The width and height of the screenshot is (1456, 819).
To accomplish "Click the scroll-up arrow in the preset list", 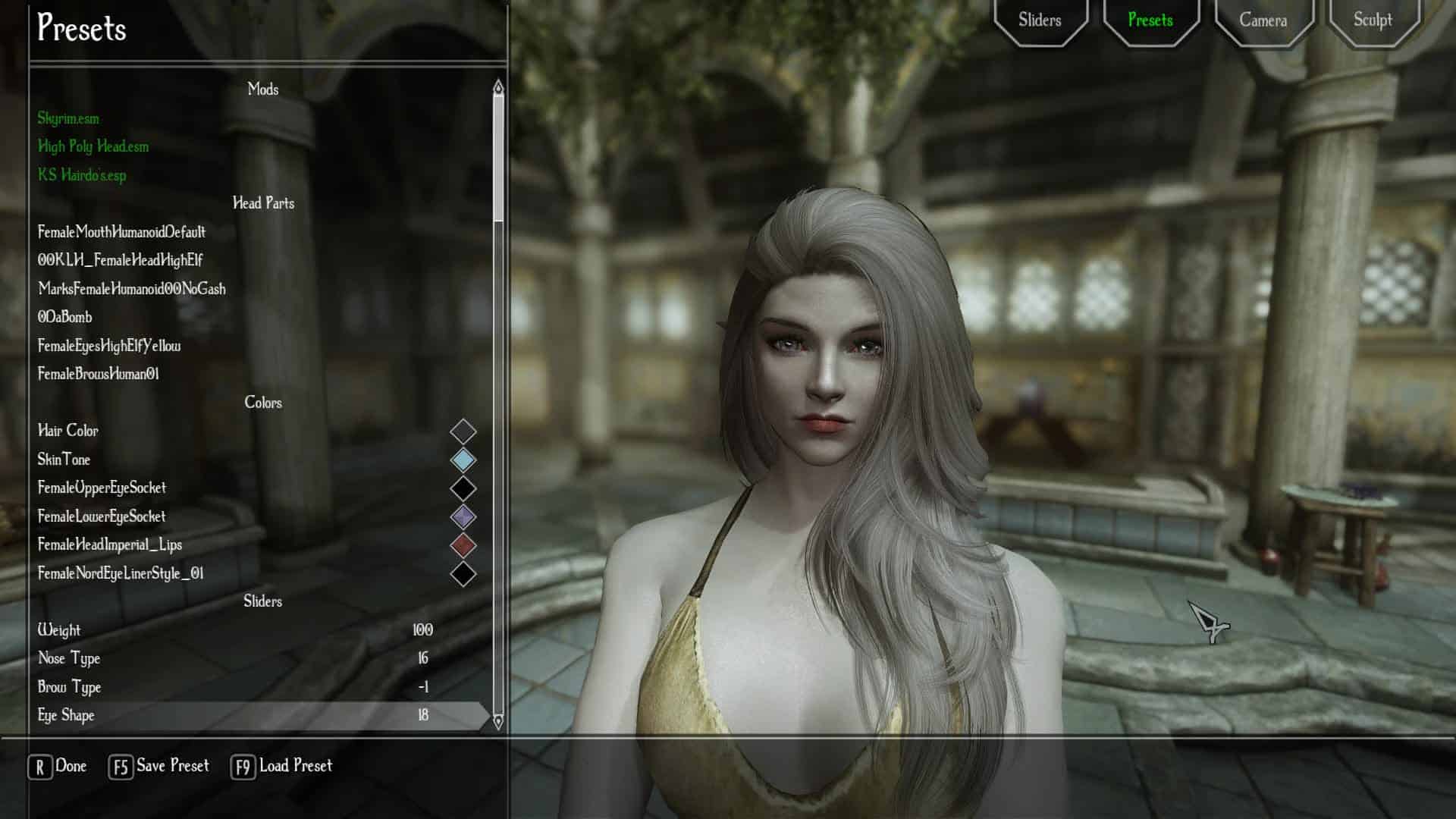I will coord(498,88).
